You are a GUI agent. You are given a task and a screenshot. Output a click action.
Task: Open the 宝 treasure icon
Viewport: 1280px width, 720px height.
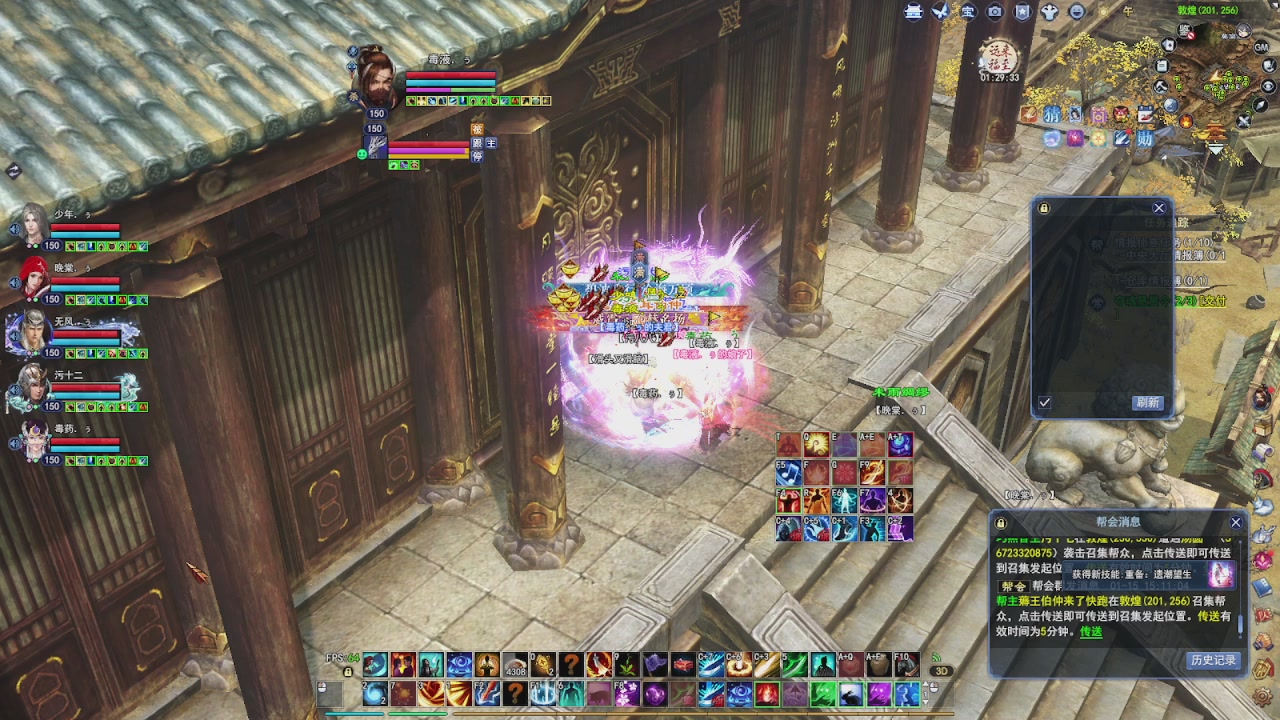967,12
